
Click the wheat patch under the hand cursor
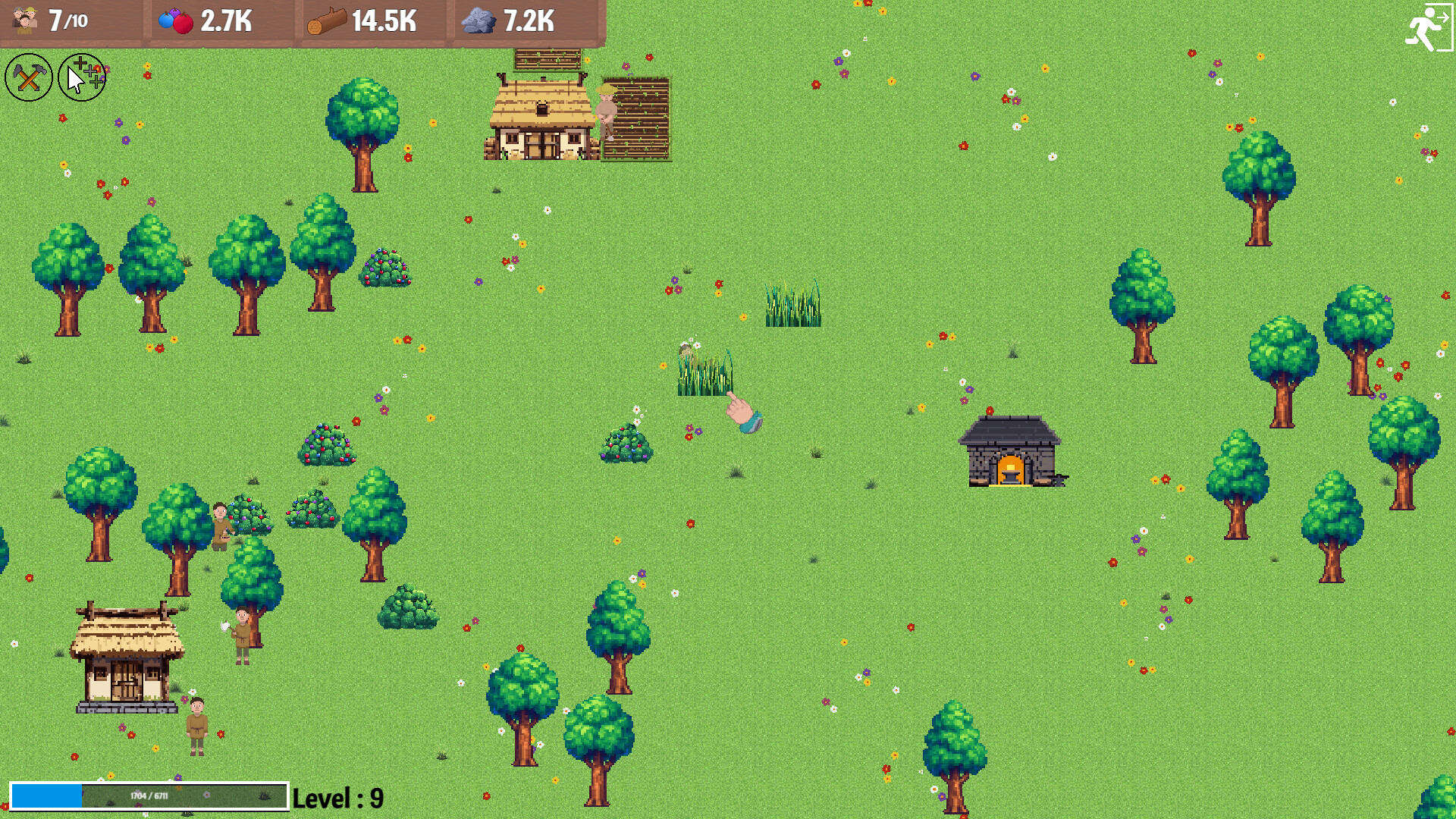click(x=705, y=372)
